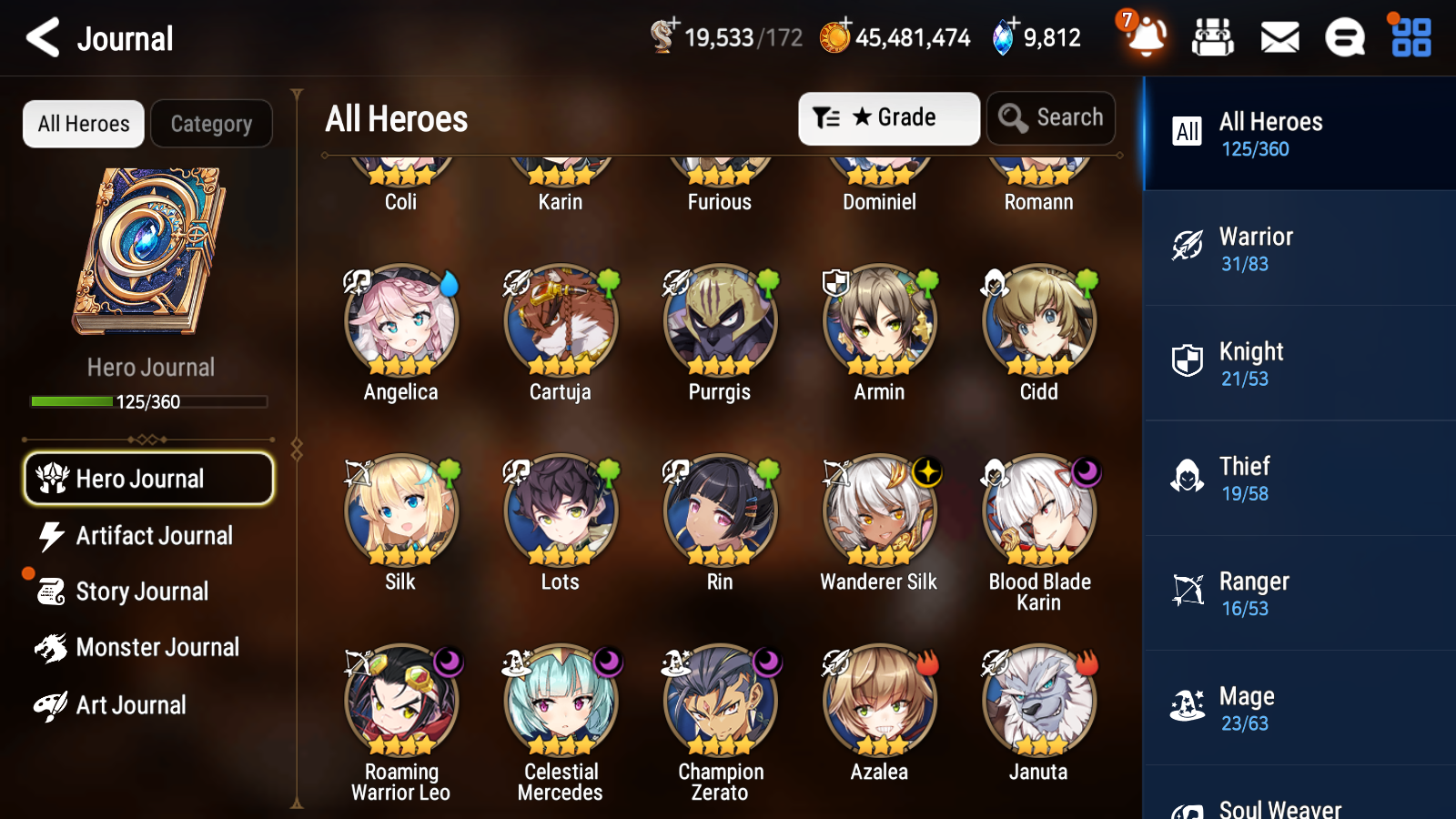Open the Search icon

click(1051, 117)
